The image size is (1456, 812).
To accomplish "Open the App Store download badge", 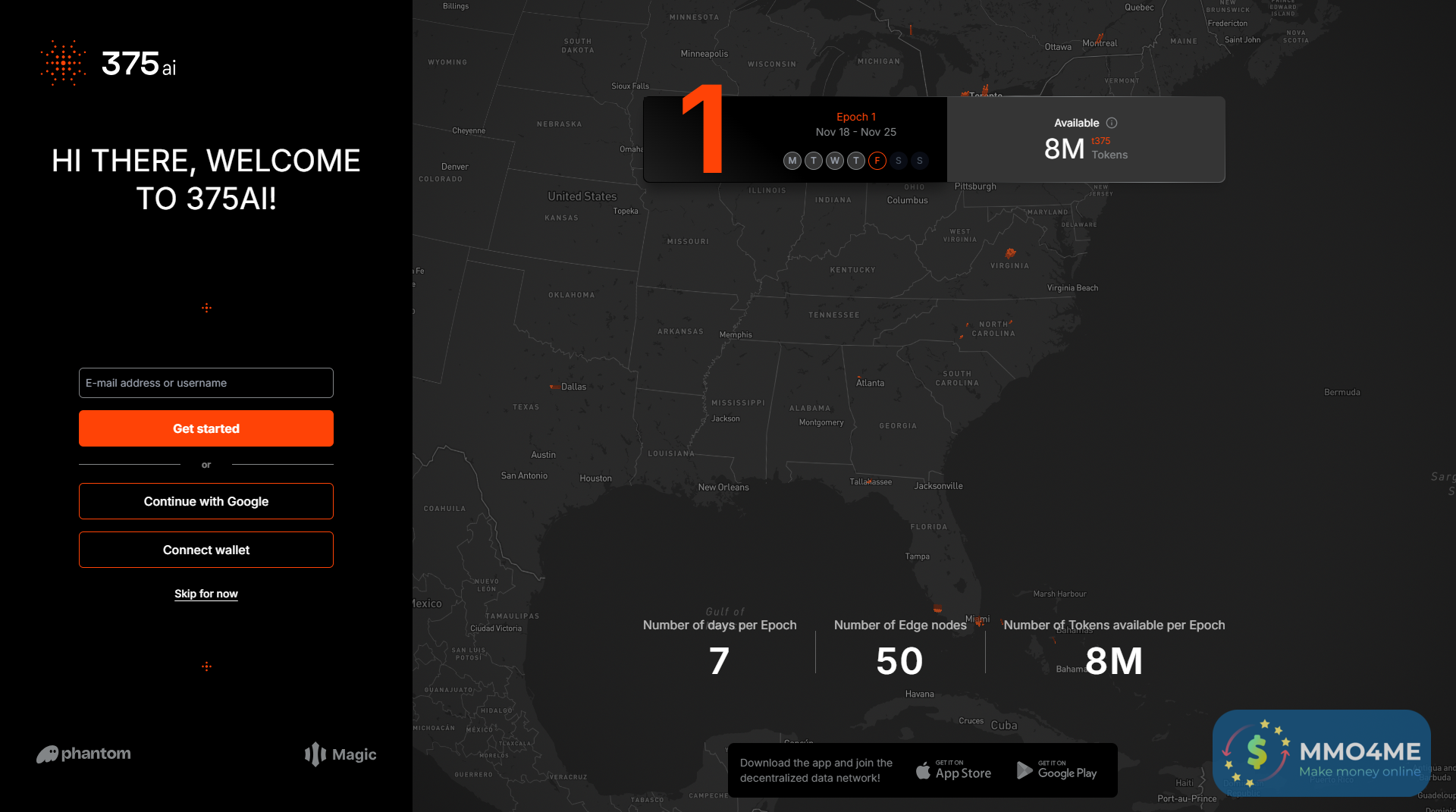I will coord(953,771).
